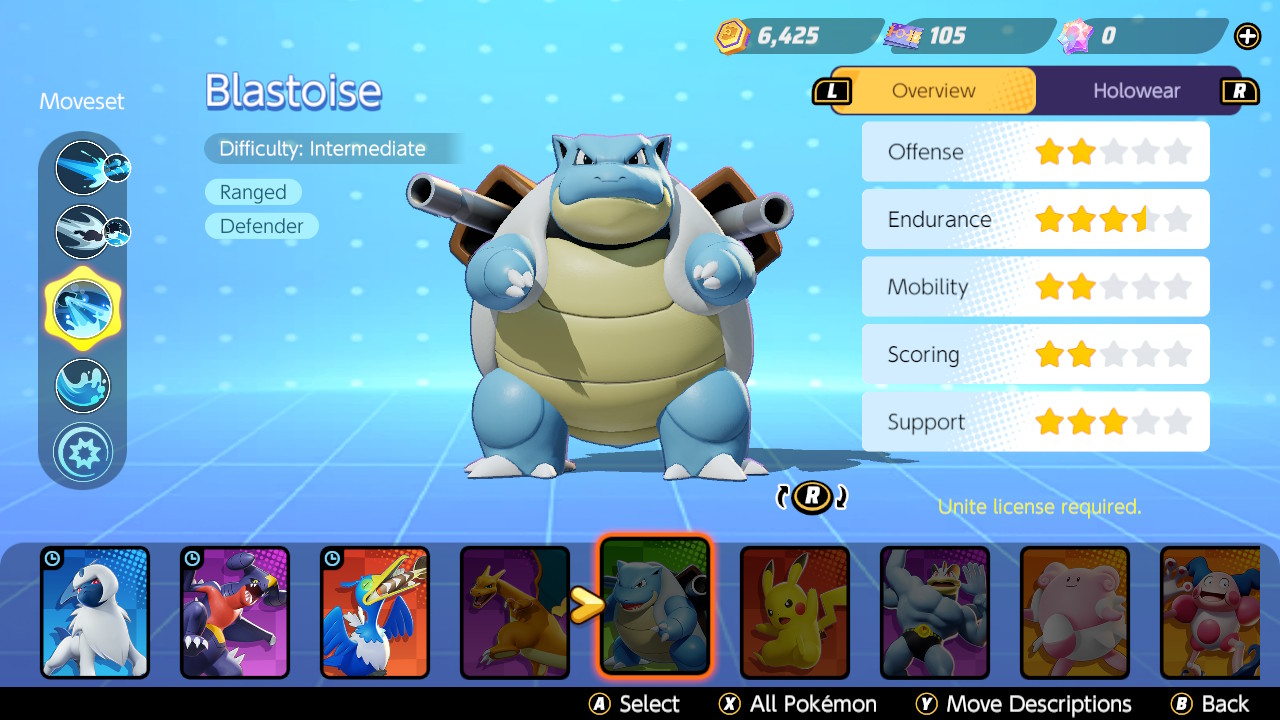The width and height of the screenshot is (1280, 720).
Task: Open the water wave move icon
Action: (82, 385)
